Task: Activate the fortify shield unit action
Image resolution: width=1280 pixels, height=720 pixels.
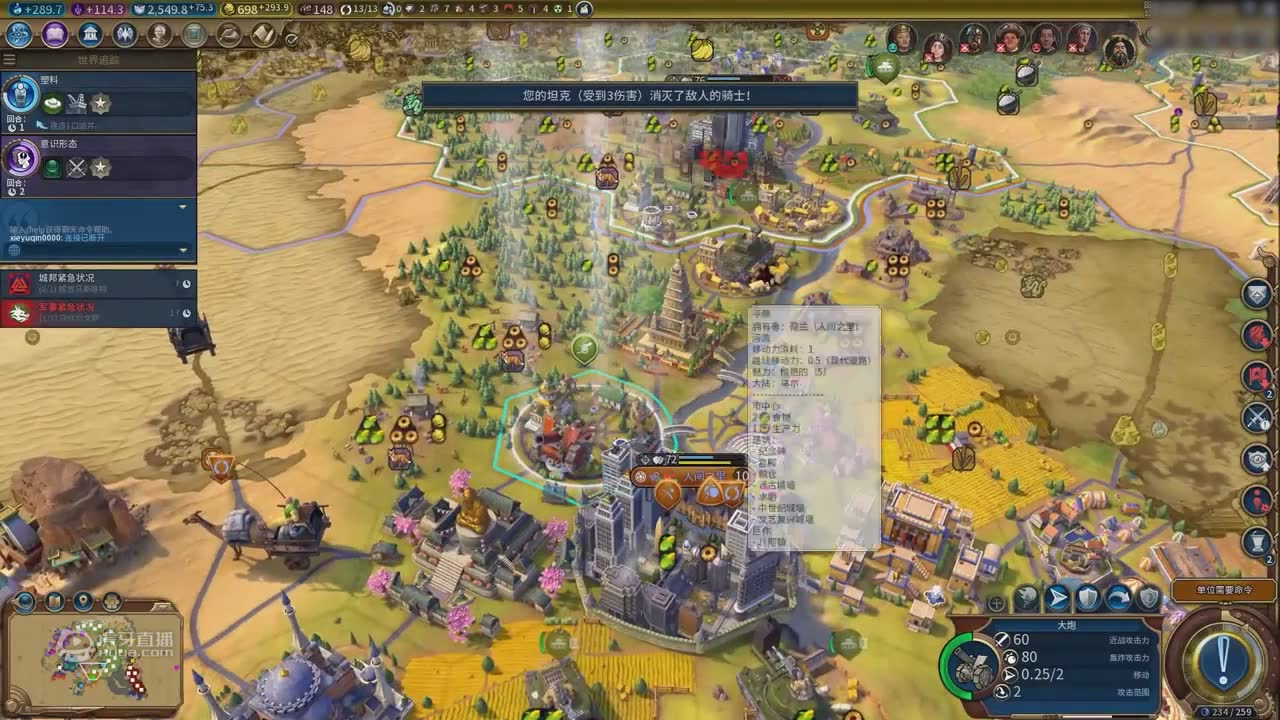Action: pyautogui.click(x=1087, y=598)
